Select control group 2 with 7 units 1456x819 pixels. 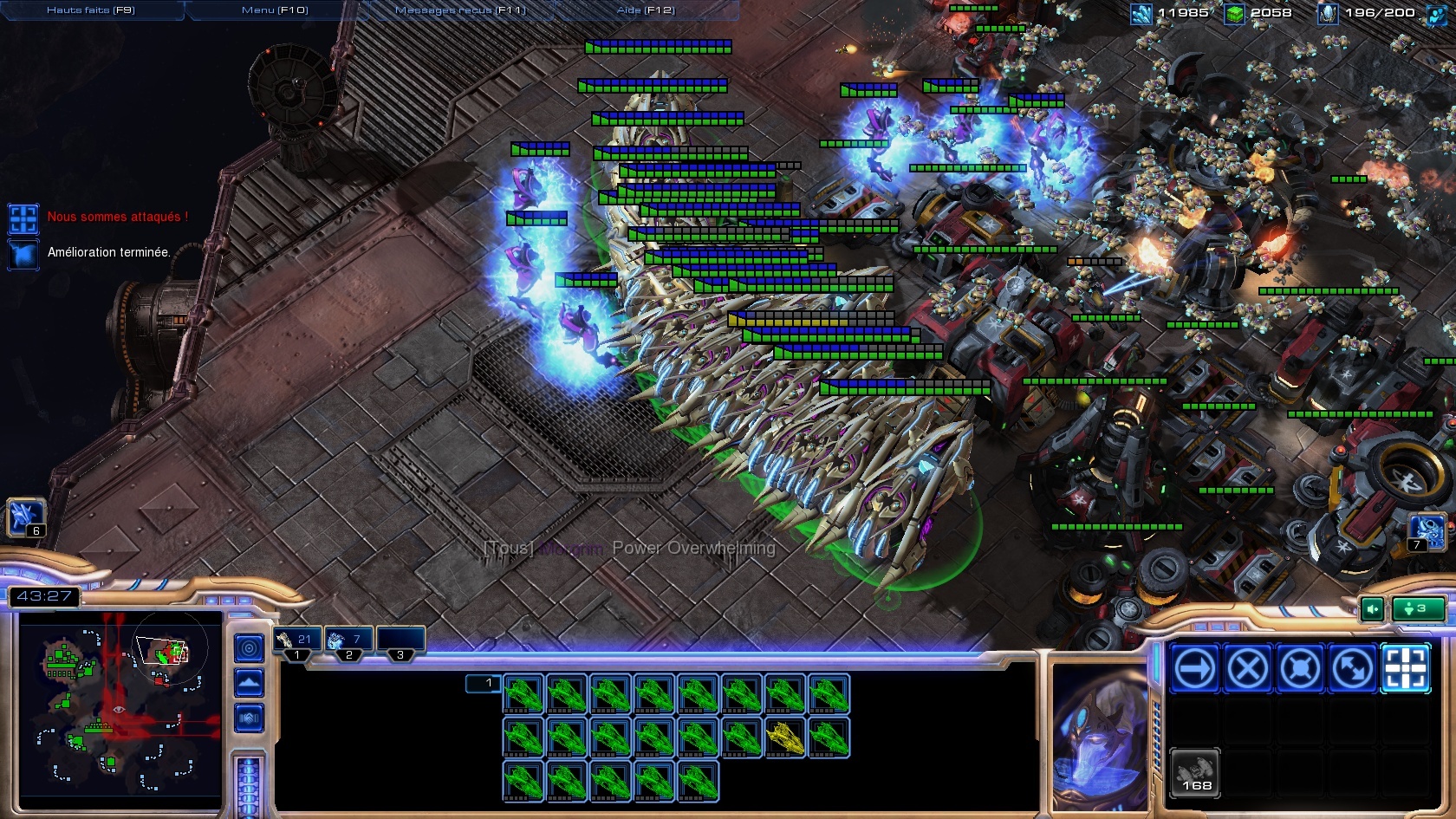pos(348,640)
